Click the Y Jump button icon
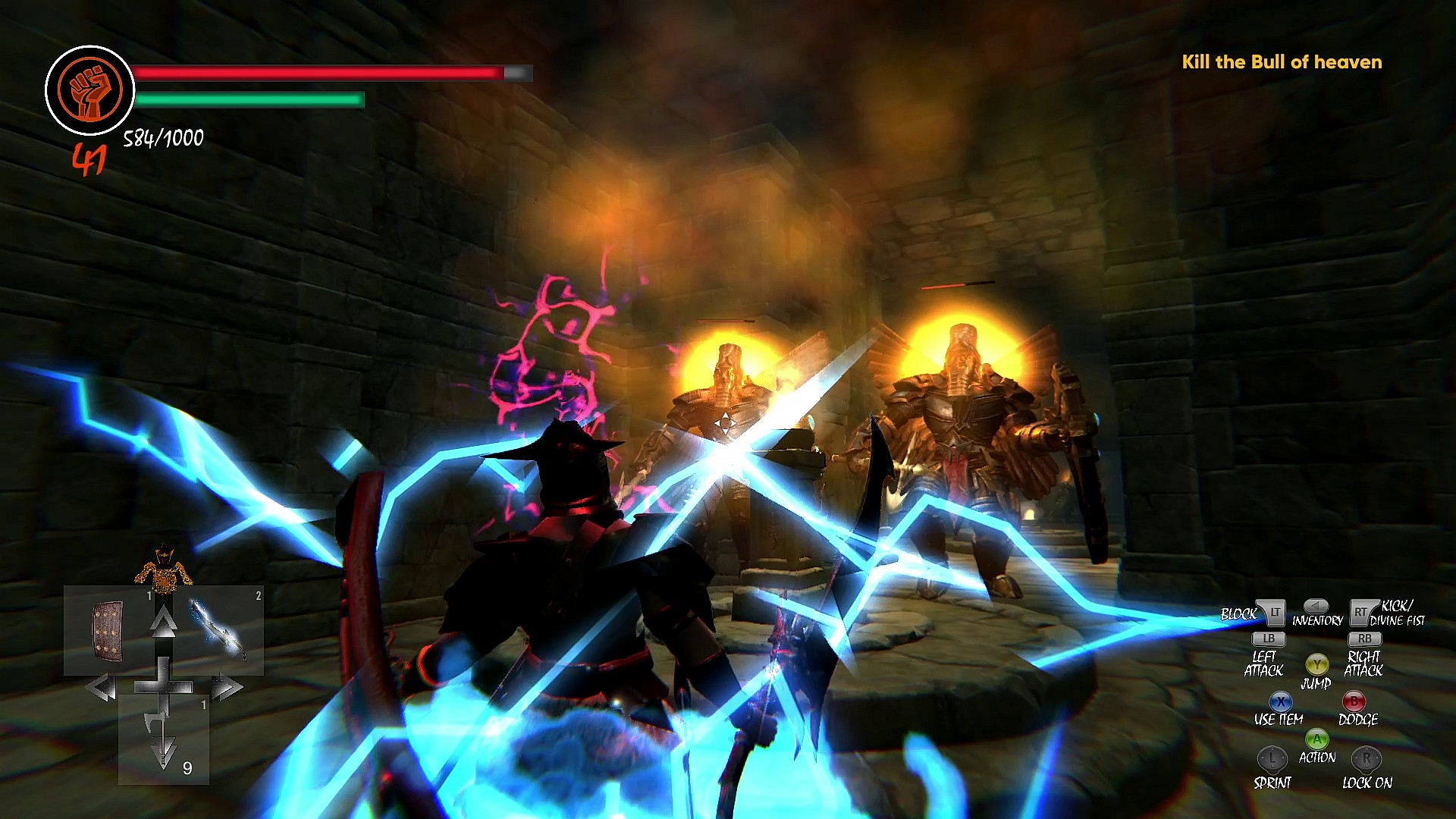The height and width of the screenshot is (819, 1456). 1317,665
